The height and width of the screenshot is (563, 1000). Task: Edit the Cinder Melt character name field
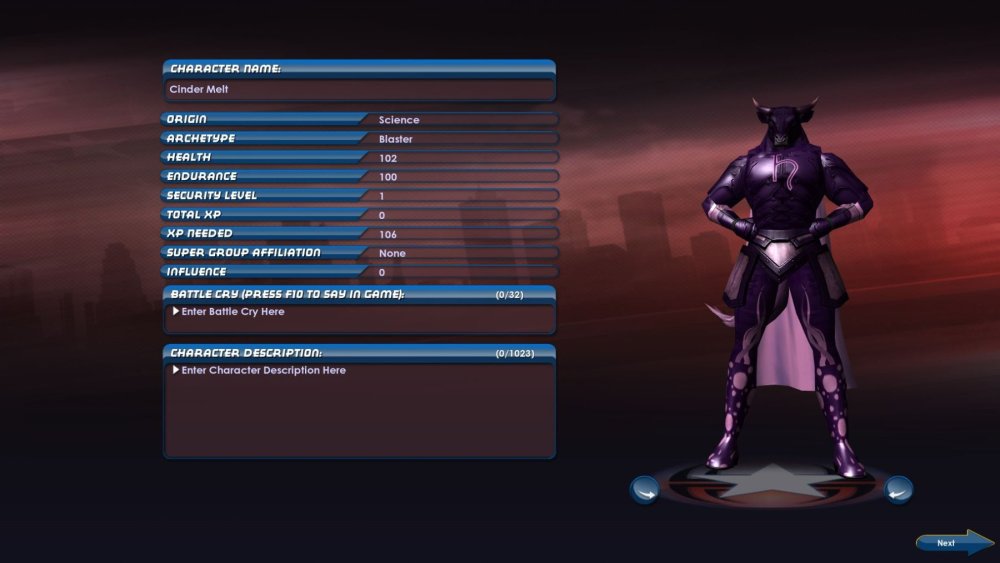[358, 90]
